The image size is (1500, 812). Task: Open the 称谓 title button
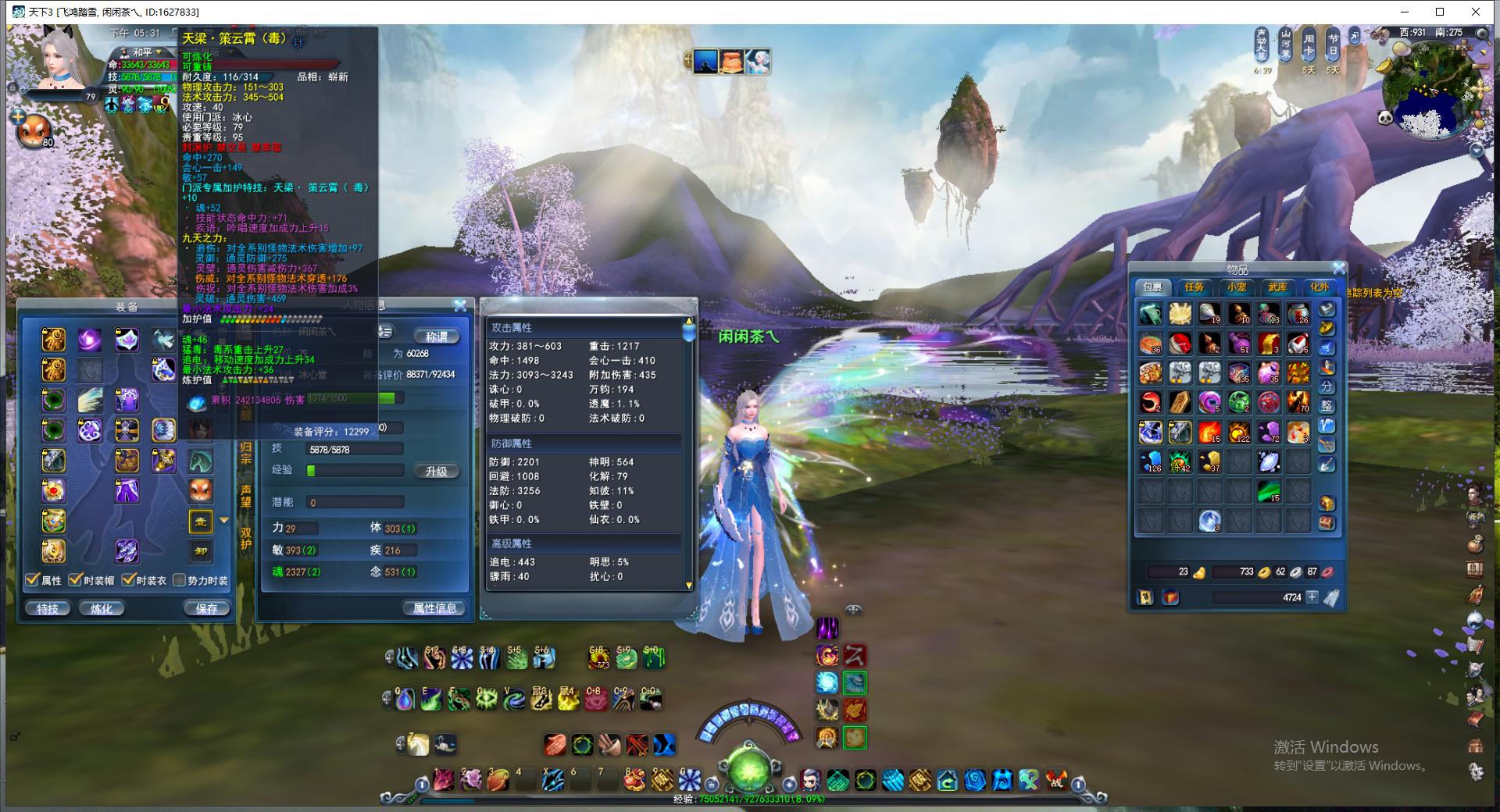(436, 337)
